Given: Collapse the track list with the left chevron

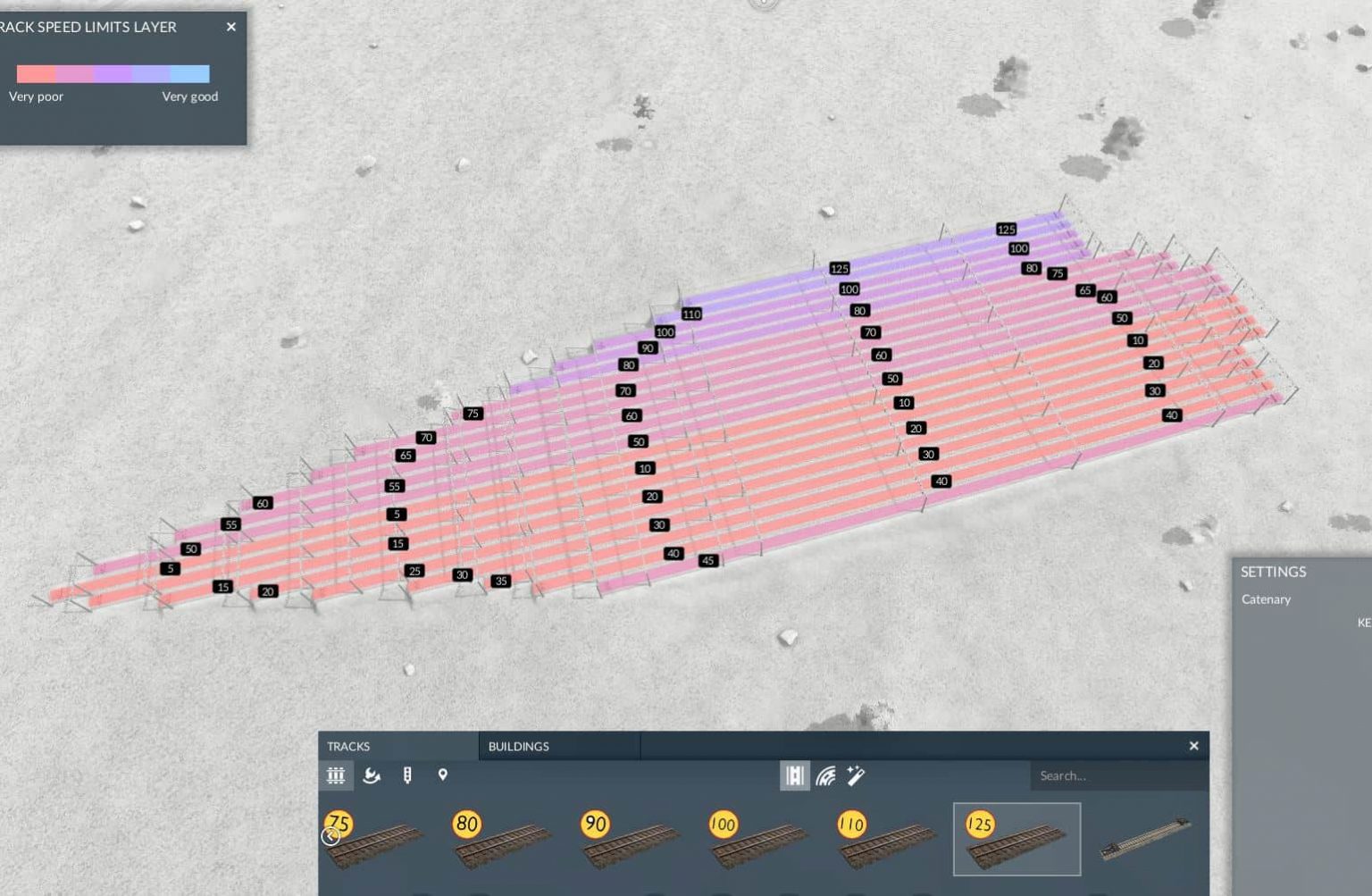Looking at the screenshot, I should point(331,837).
